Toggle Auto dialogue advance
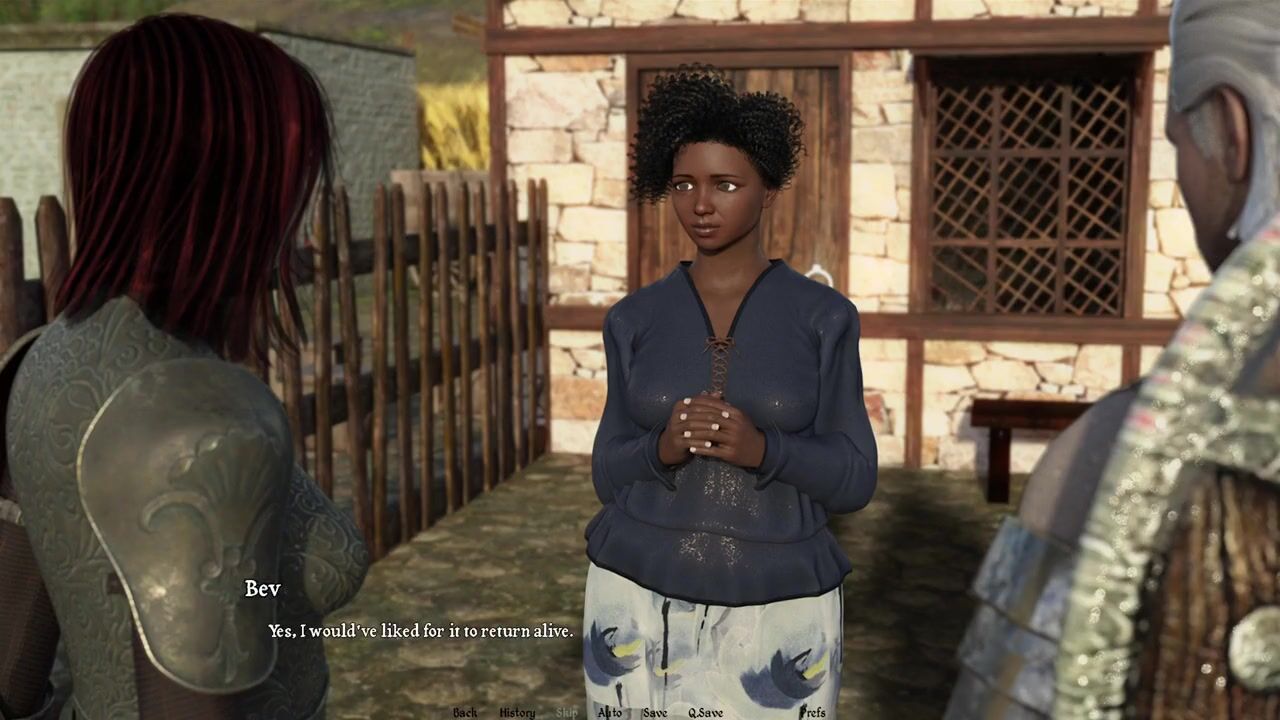Image resolution: width=1280 pixels, height=720 pixels. [x=609, y=712]
